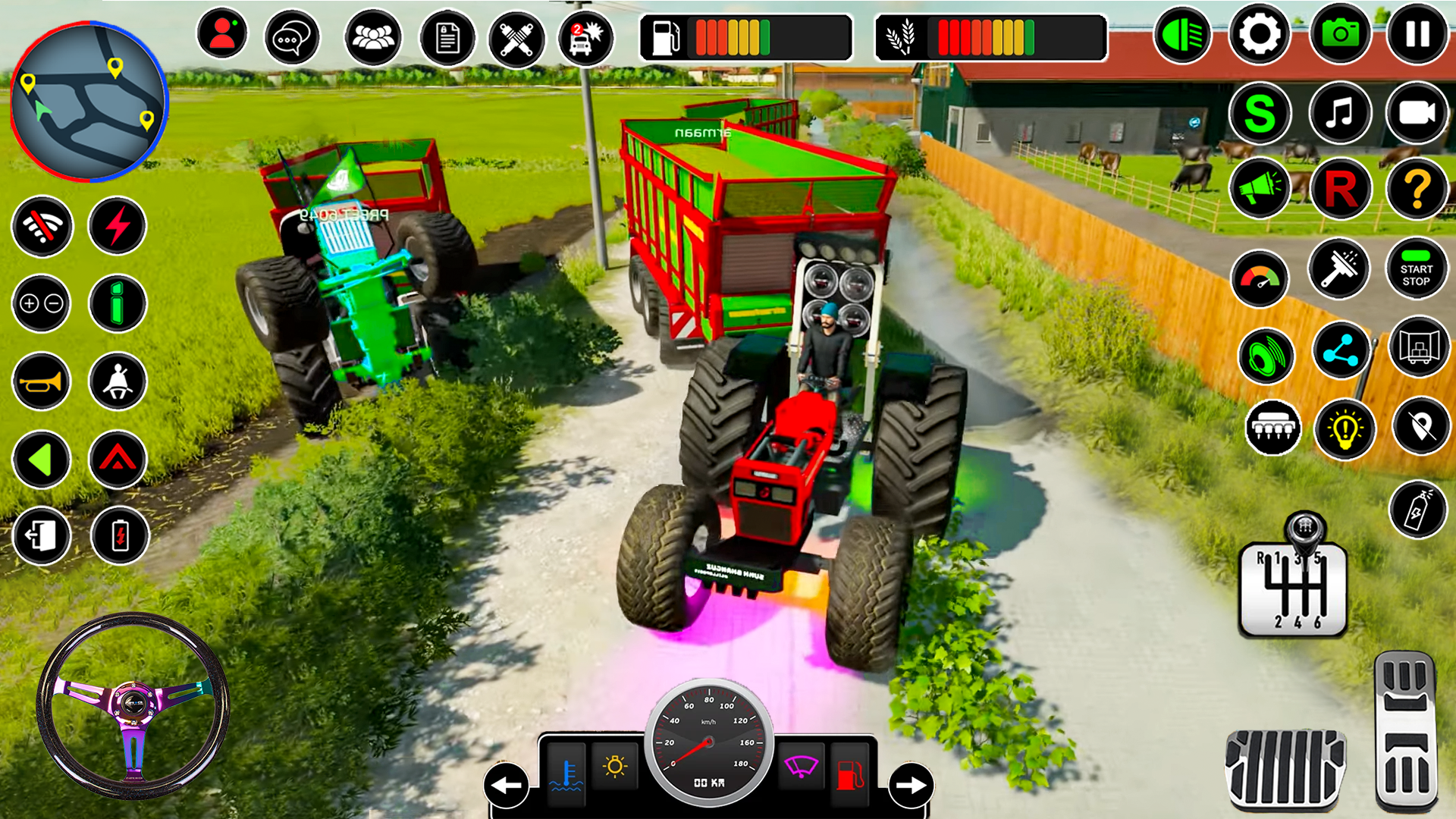Viewport: 1456px width, 819px height.
Task: Open the pause menu
Action: point(1415,33)
